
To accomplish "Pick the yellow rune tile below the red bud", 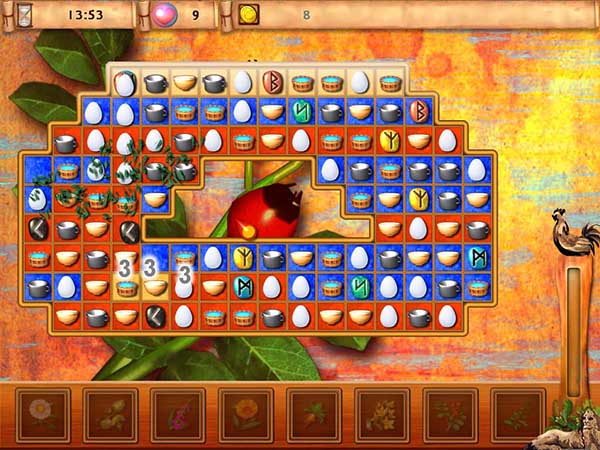I will click(242, 258).
